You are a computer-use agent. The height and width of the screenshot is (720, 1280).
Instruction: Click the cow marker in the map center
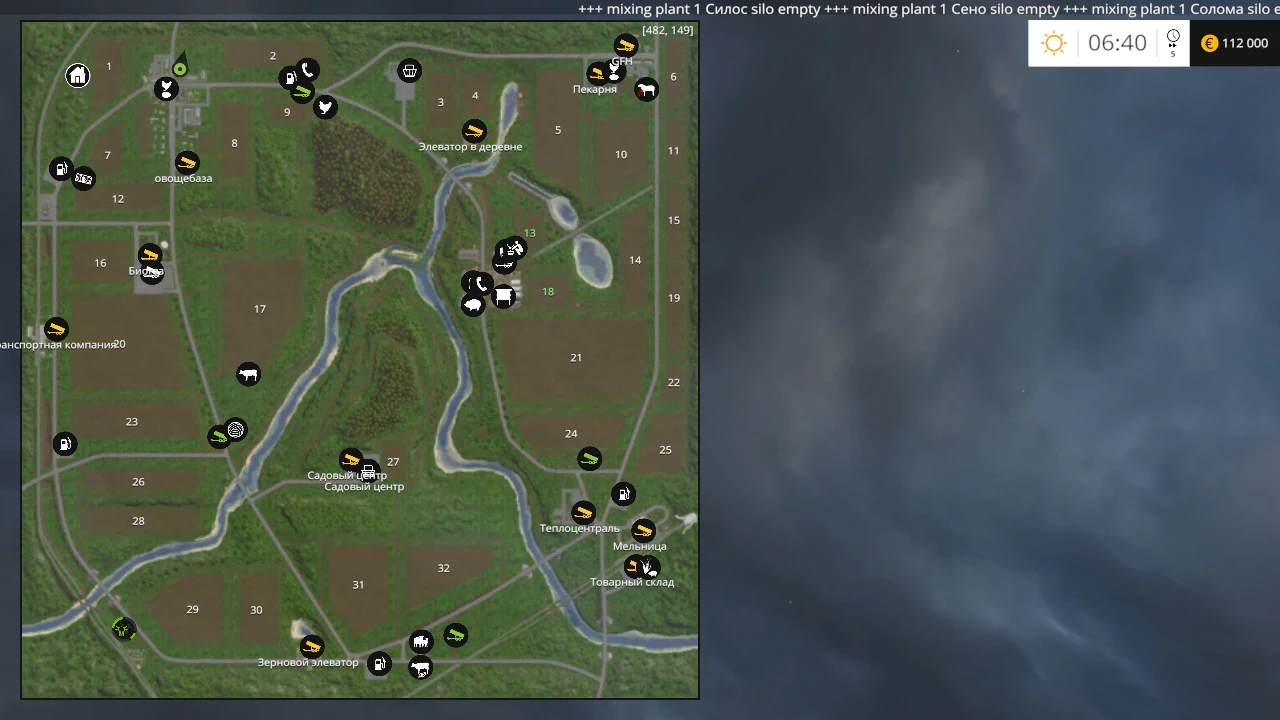click(x=249, y=374)
